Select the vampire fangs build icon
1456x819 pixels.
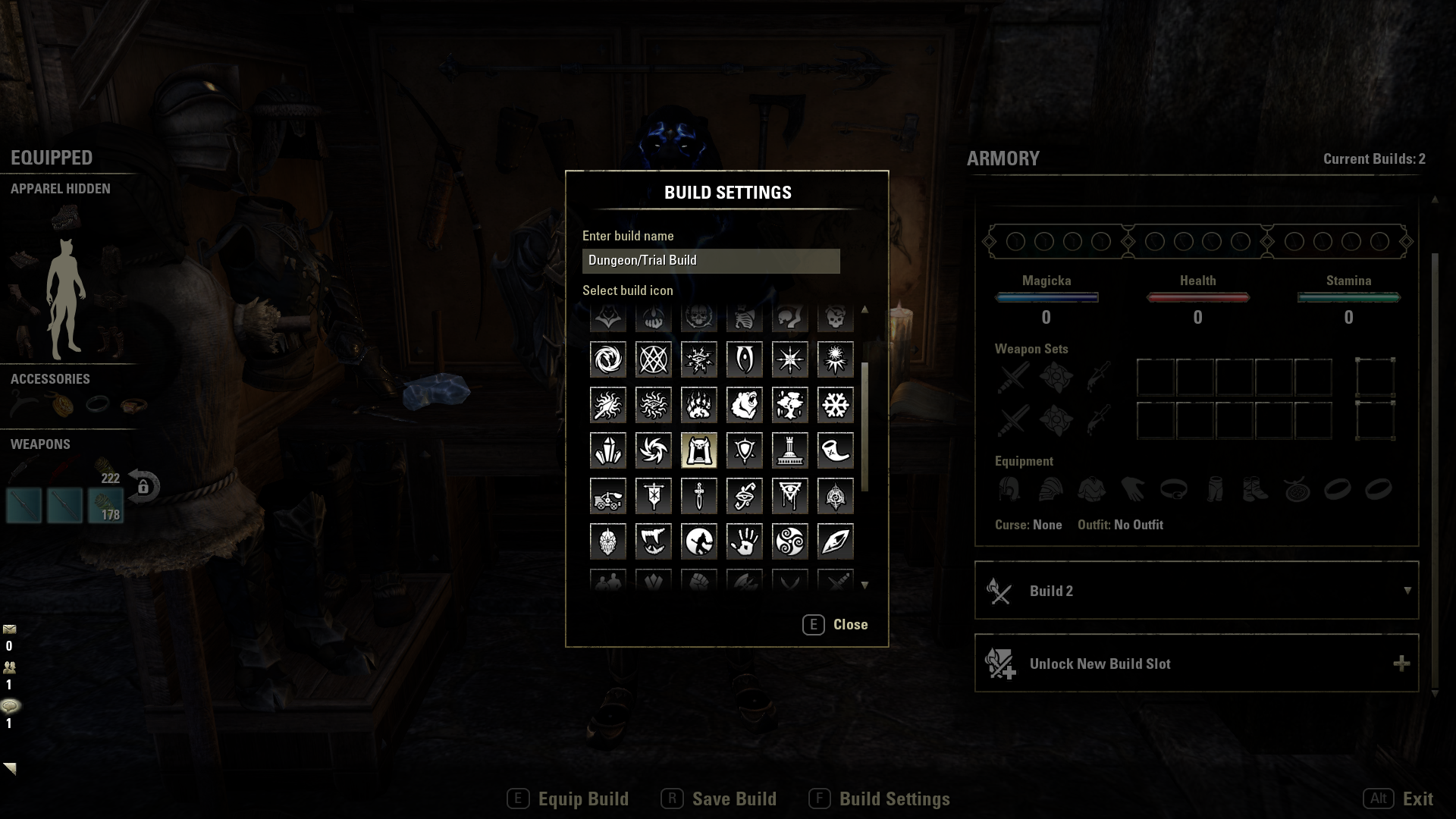pyautogui.click(x=653, y=541)
